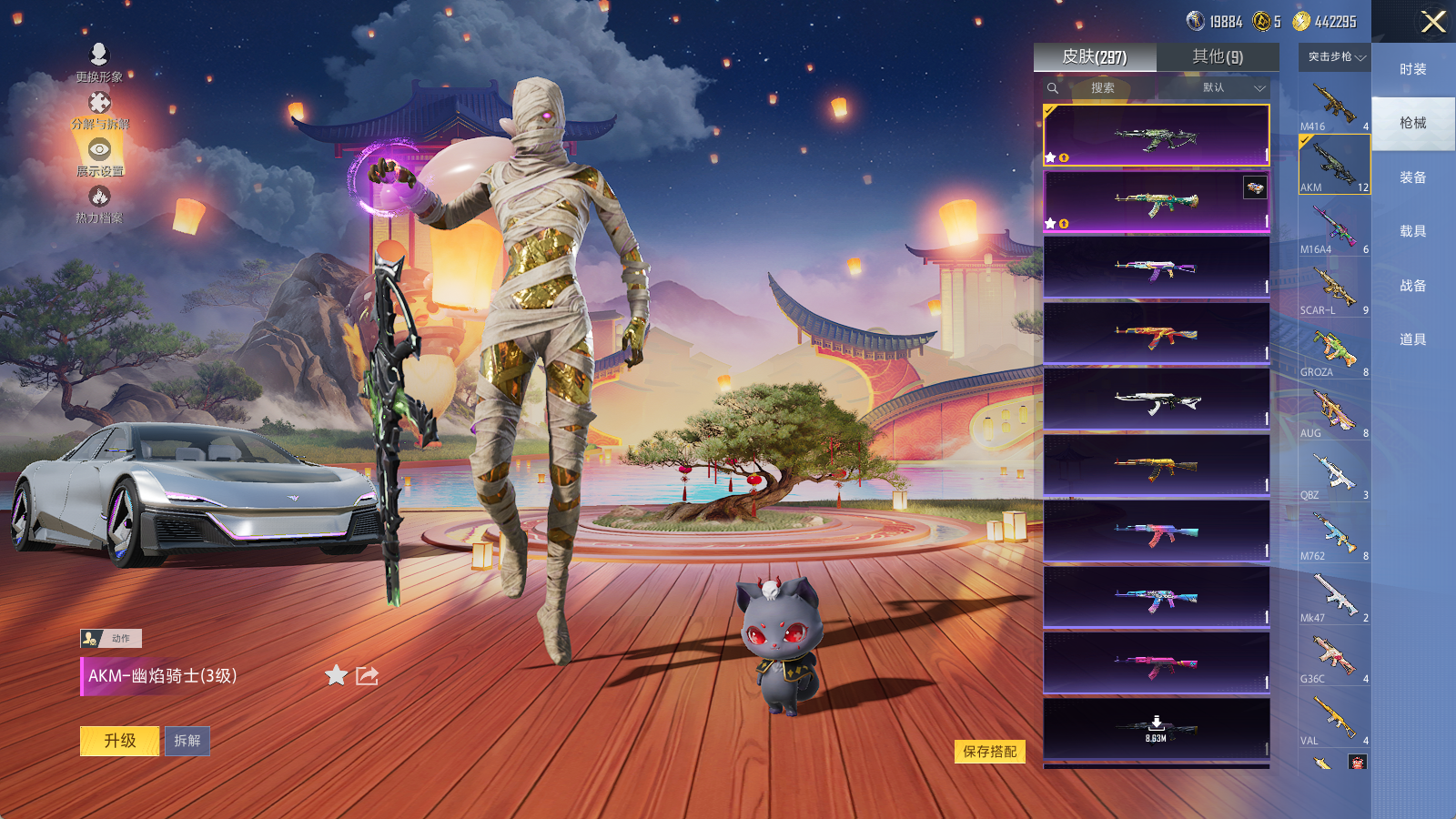The height and width of the screenshot is (819, 1456).
Task: Upgrade the skin with 升级 button
Action: [x=119, y=741]
